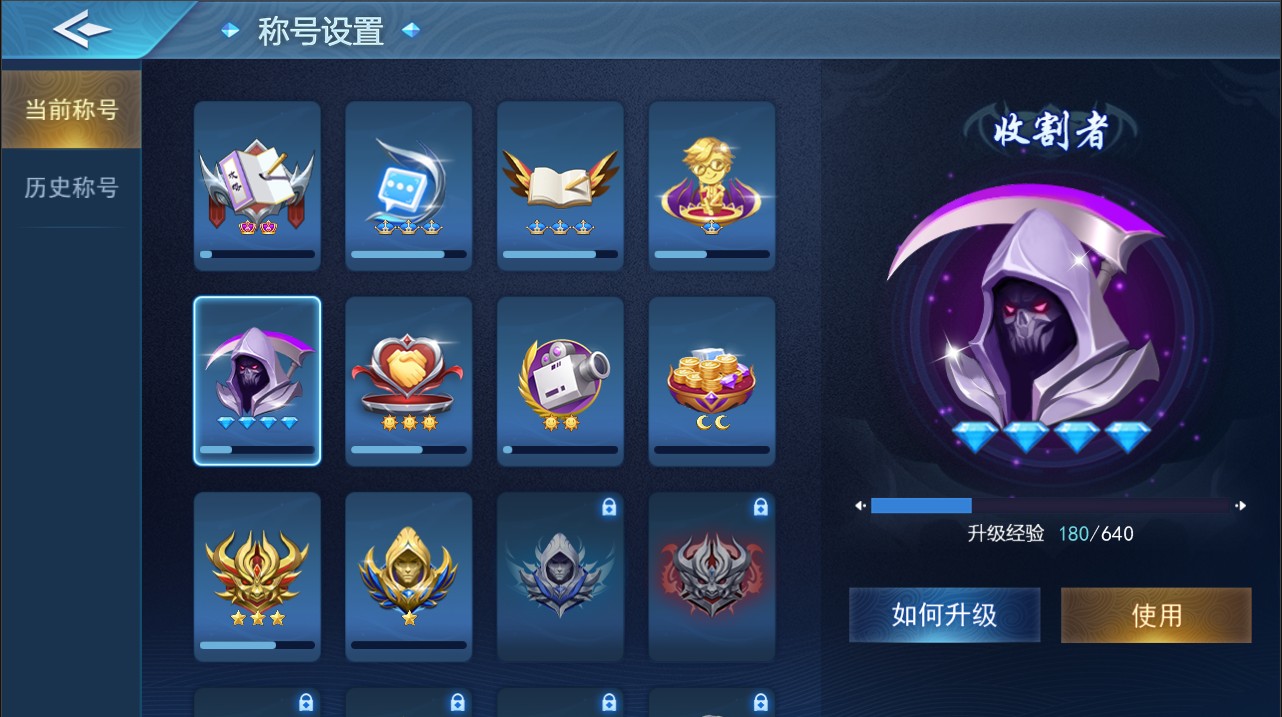This screenshot has width=1282, height=717.
Task: Pick the golden figurine title card
Action: pyautogui.click(x=712, y=186)
